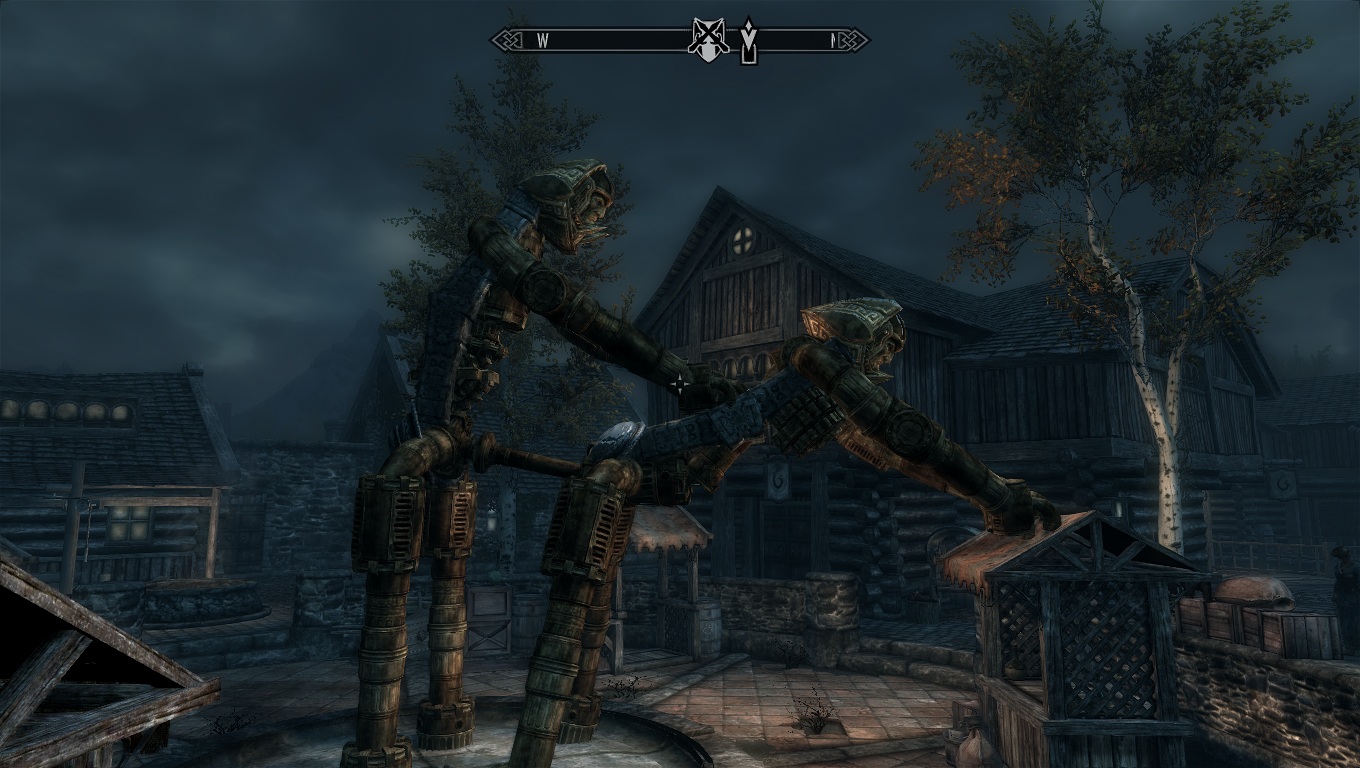Screen dimensions: 1360x768
Task: Select the quest arrow marker on compass
Action: point(747,40)
